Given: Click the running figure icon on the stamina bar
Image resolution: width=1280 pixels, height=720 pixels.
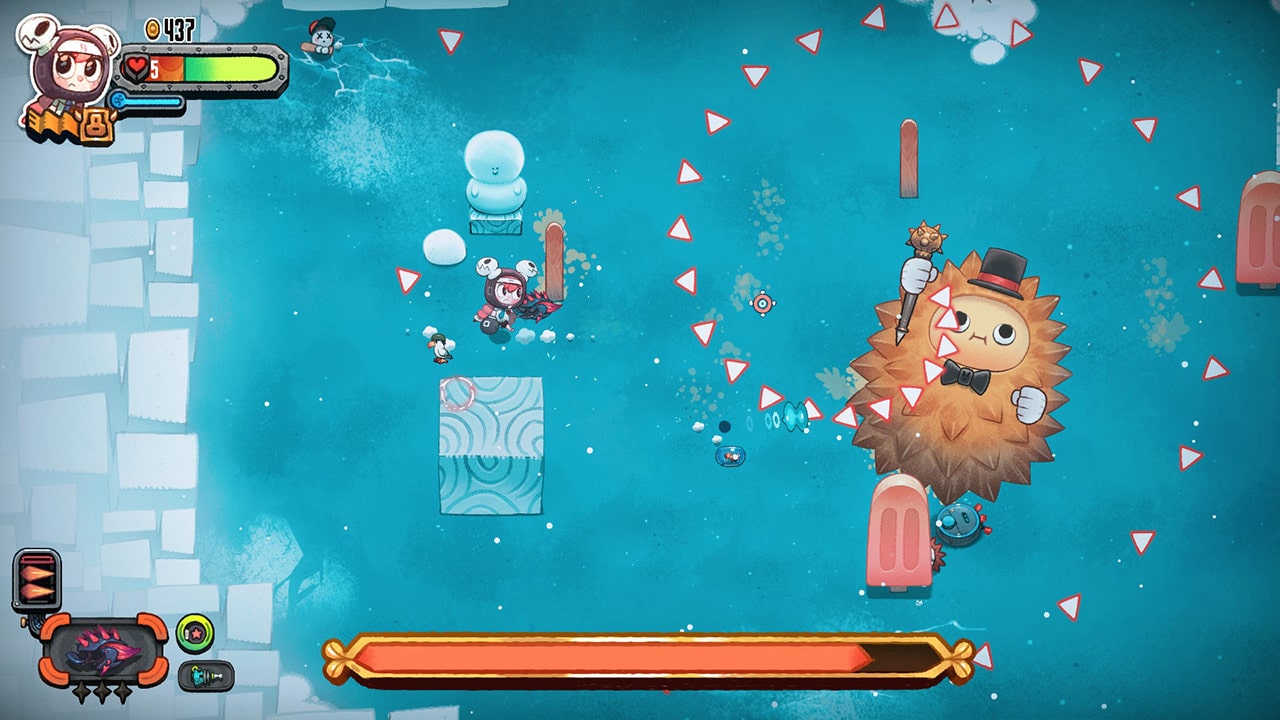Looking at the screenshot, I should tap(120, 102).
